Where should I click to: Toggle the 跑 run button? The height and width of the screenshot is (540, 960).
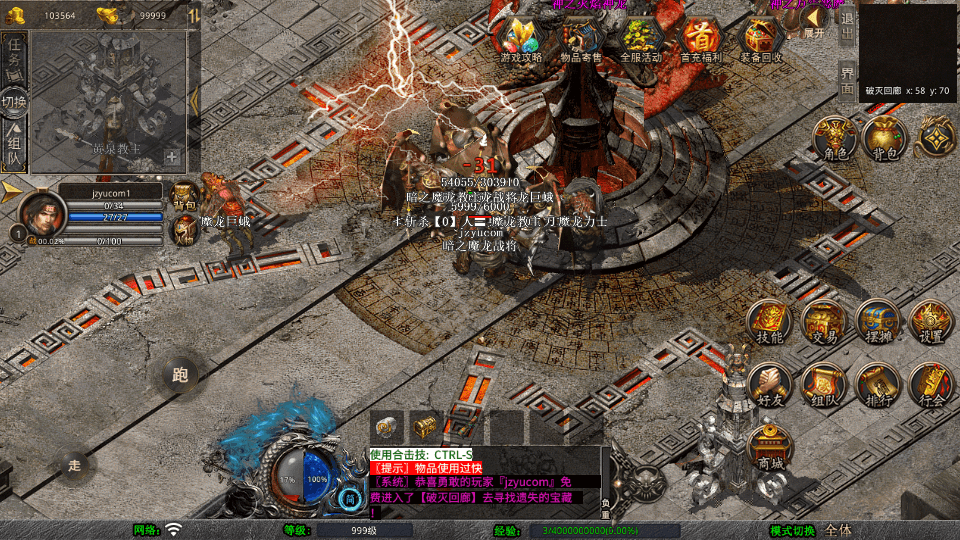pyautogui.click(x=181, y=376)
